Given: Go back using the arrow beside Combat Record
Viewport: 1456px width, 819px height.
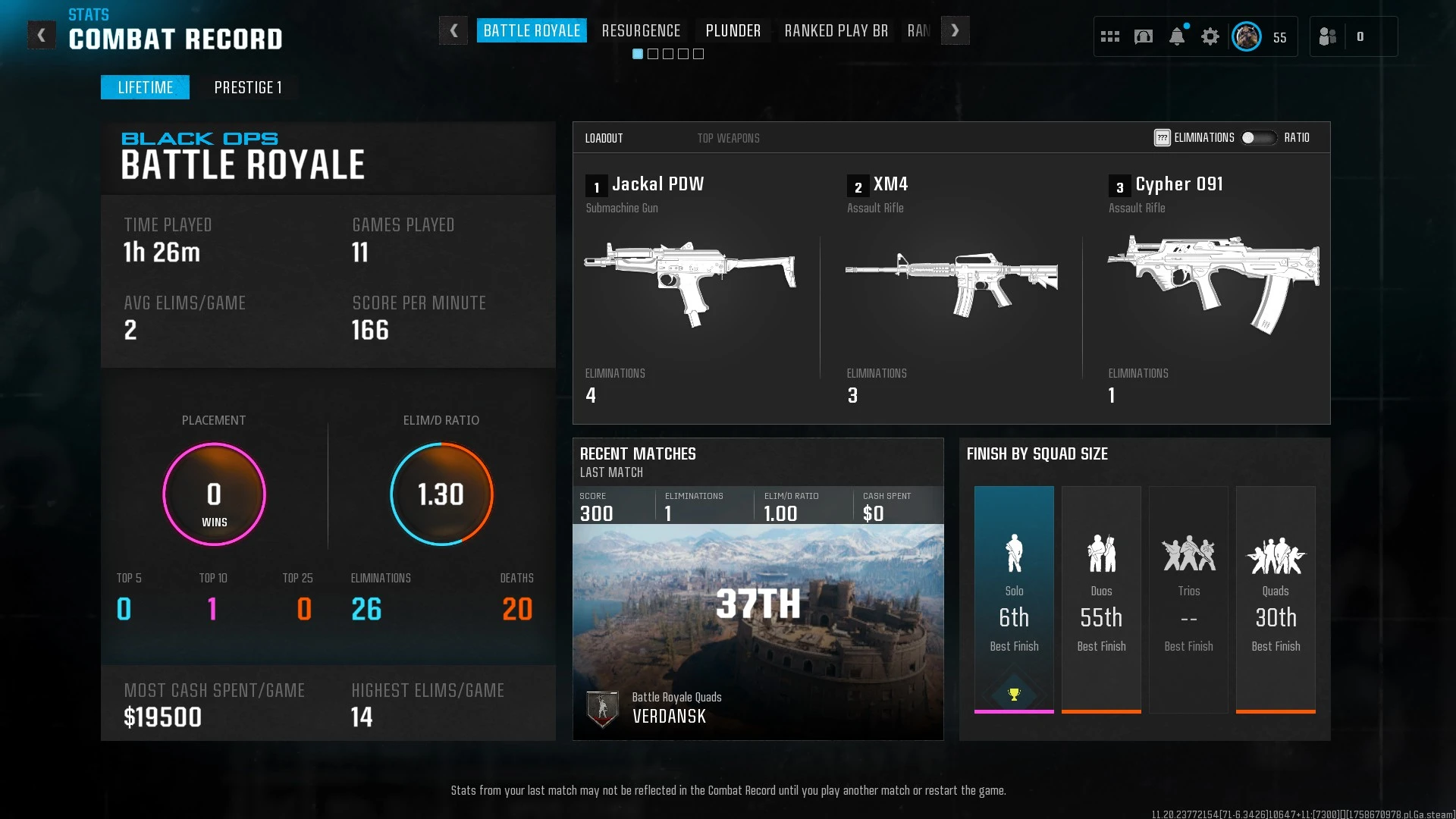Looking at the screenshot, I should 42,35.
